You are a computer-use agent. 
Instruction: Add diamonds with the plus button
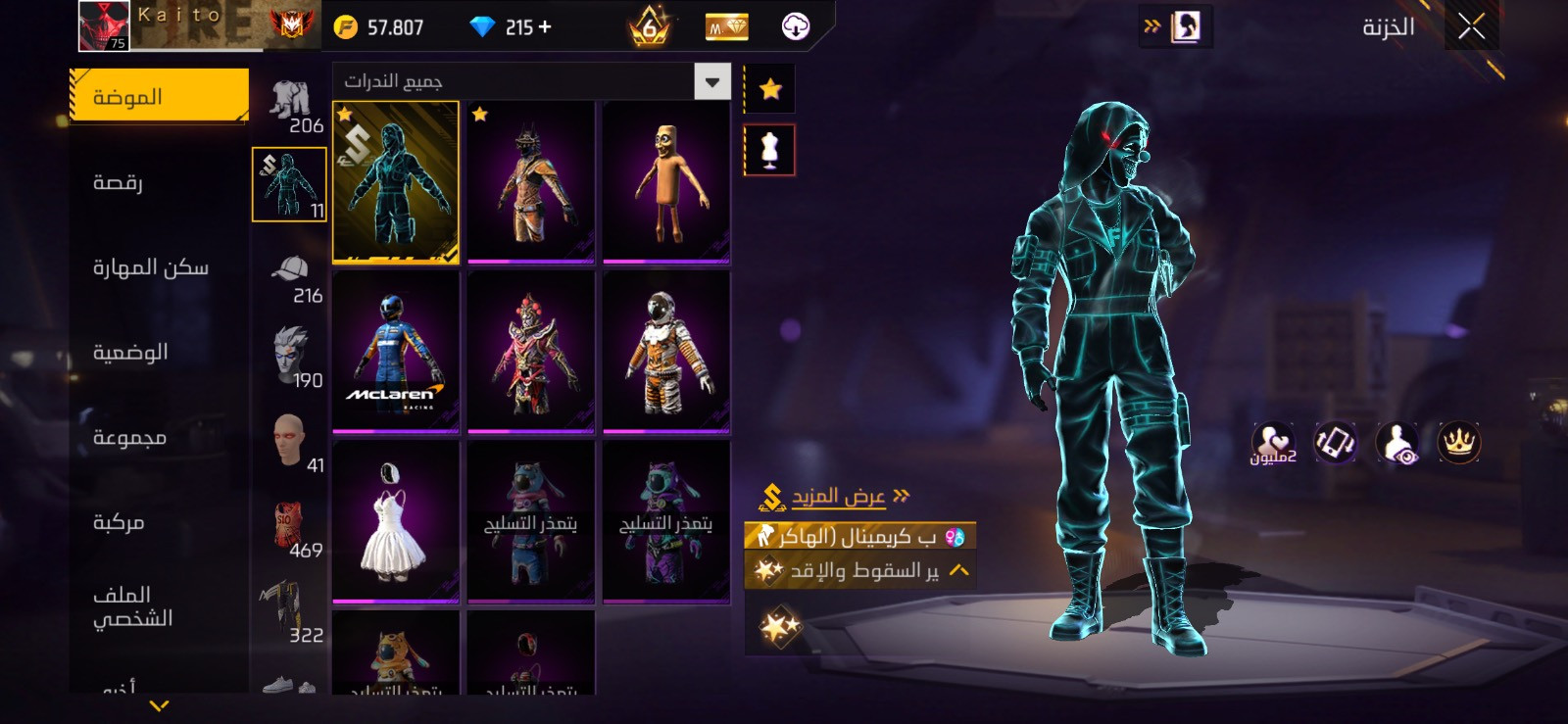click(x=545, y=27)
